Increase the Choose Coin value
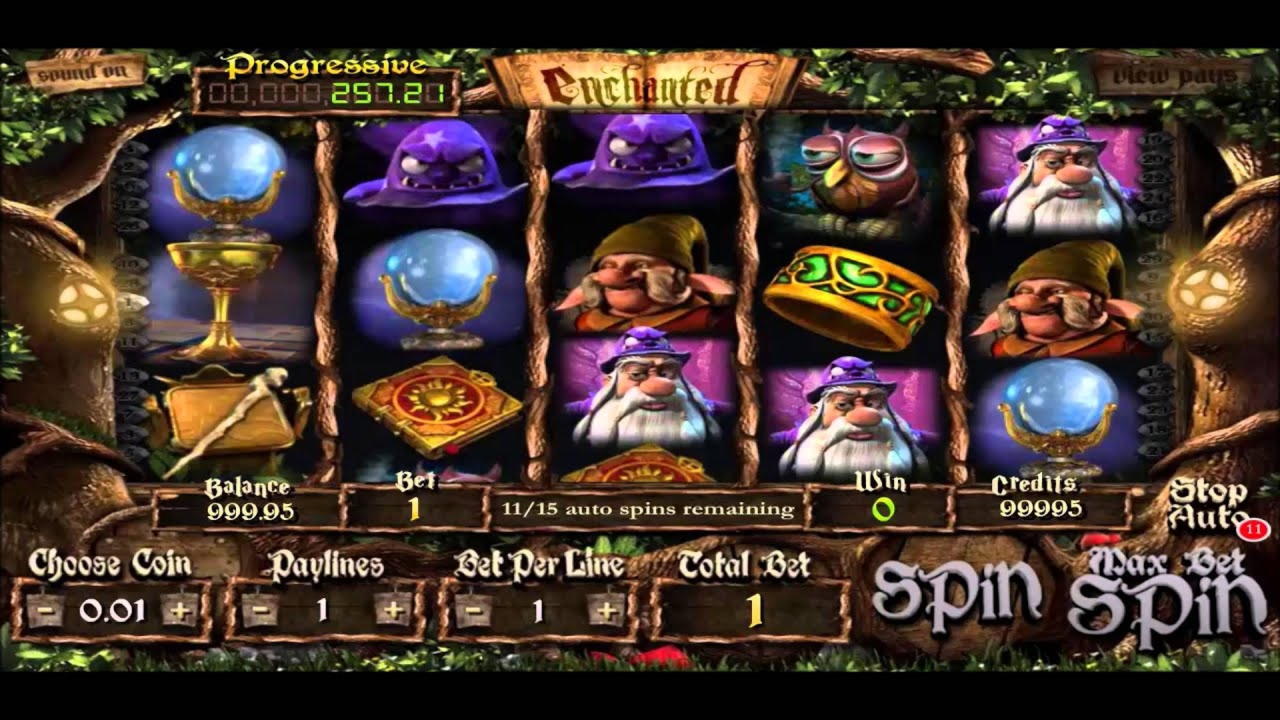Viewport: 1280px width, 720px height. pos(180,609)
